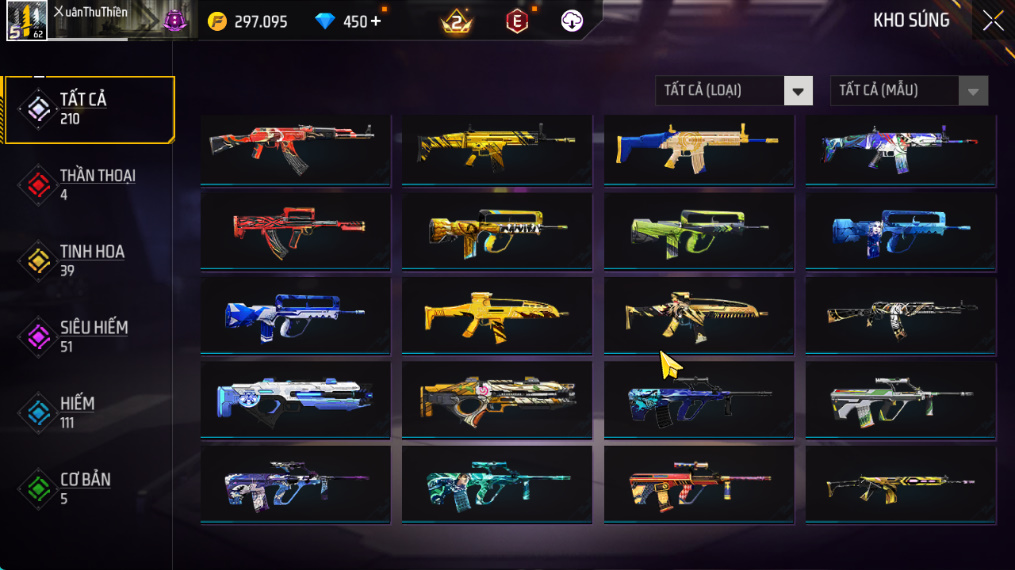Expand the Tất Cả (Mẫu) dropdown
Viewport: 1015px width, 570px height.
point(908,91)
